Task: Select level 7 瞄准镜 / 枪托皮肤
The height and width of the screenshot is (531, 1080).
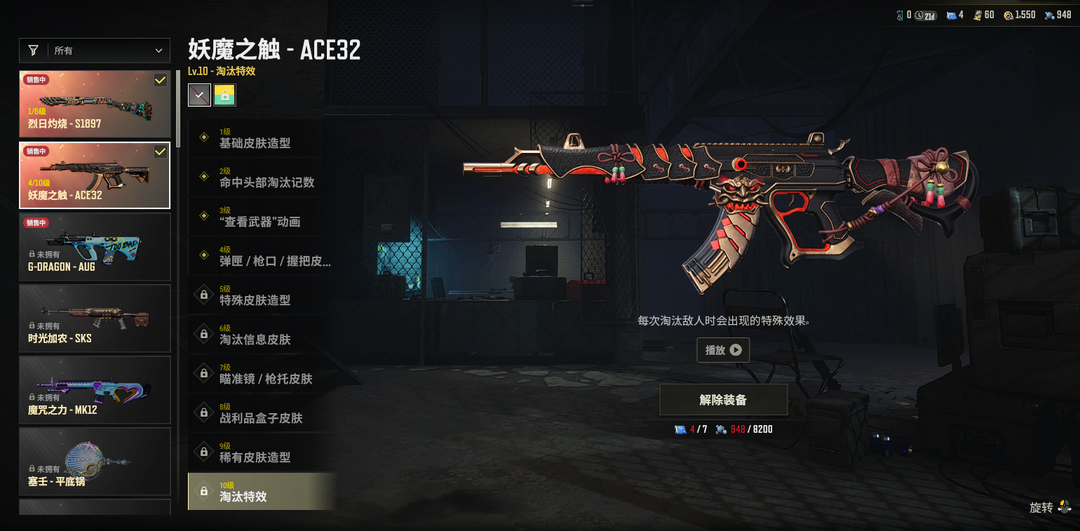Action: [261, 374]
